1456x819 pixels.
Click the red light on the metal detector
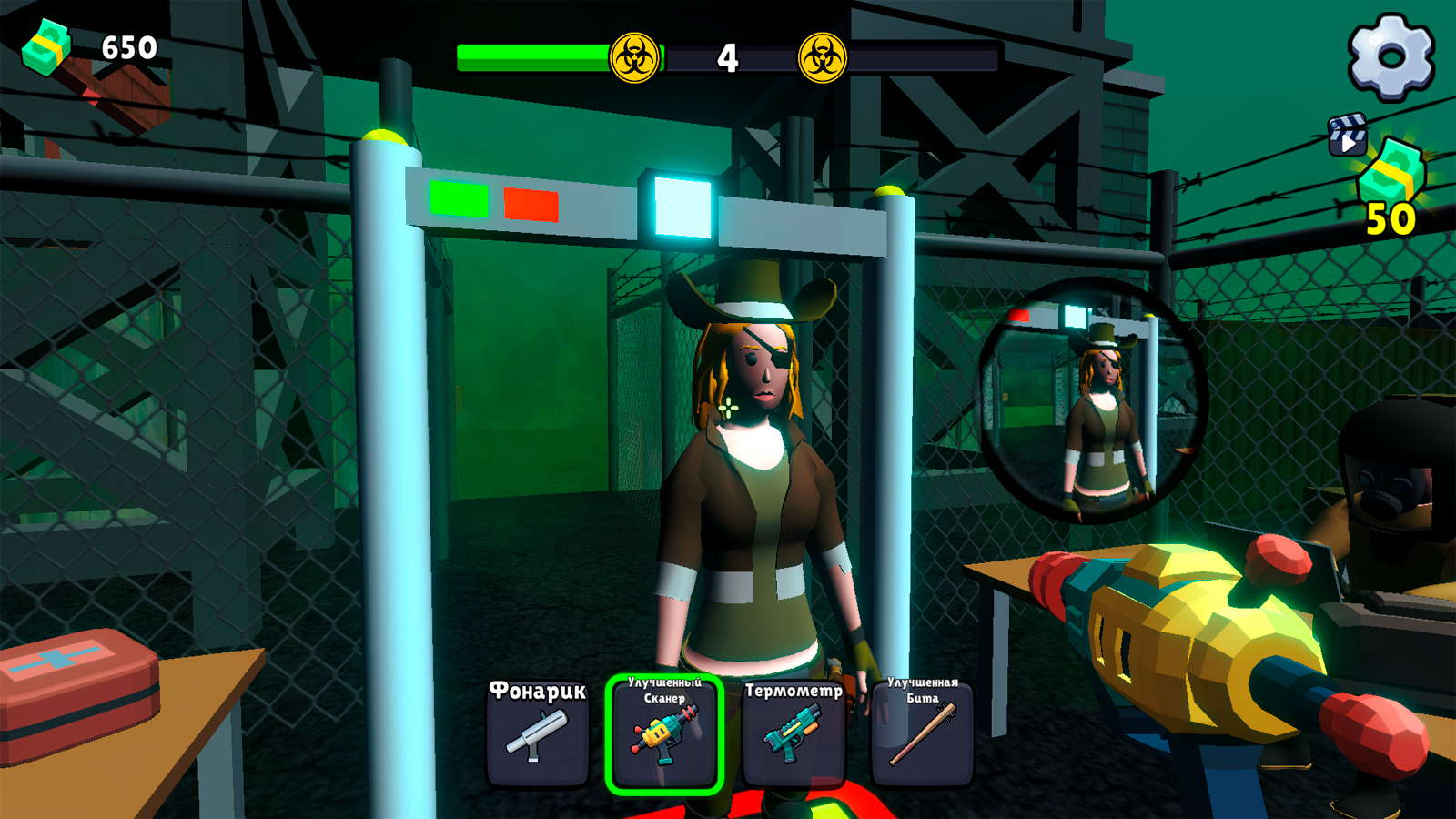click(x=531, y=205)
